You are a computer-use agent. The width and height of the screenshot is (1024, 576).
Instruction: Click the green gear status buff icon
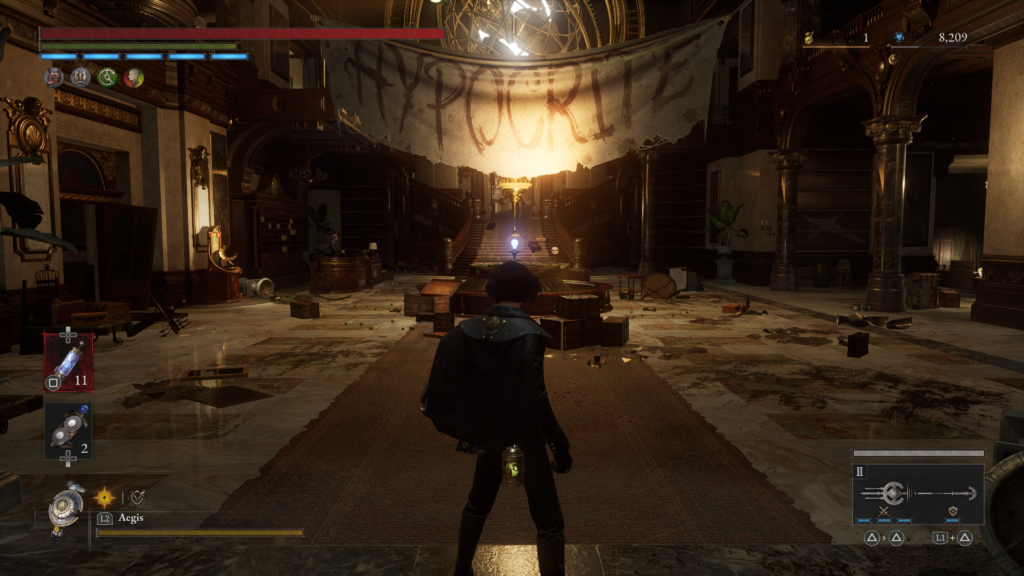click(x=107, y=77)
